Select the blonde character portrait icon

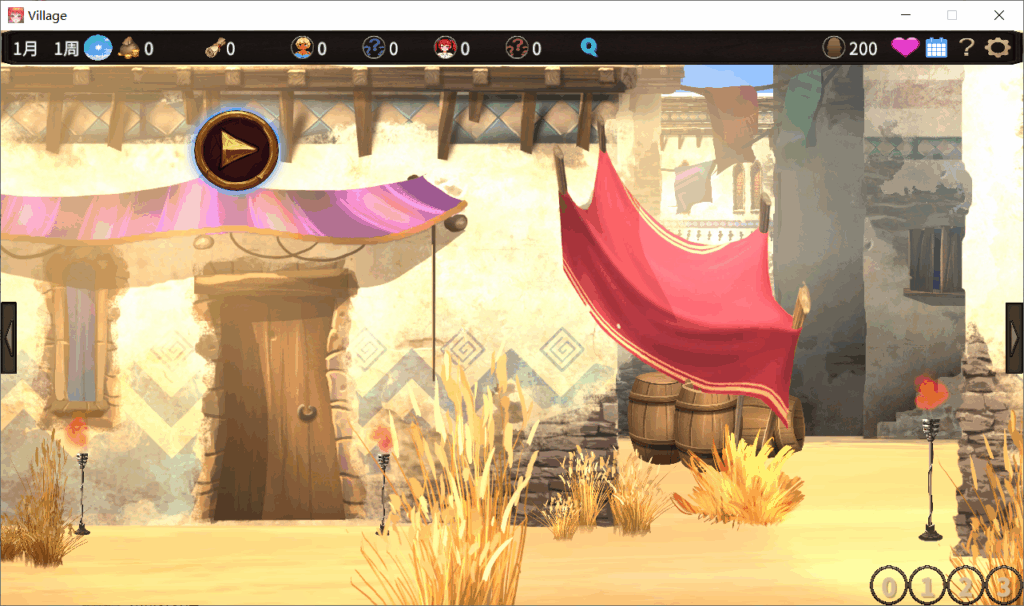coord(302,47)
